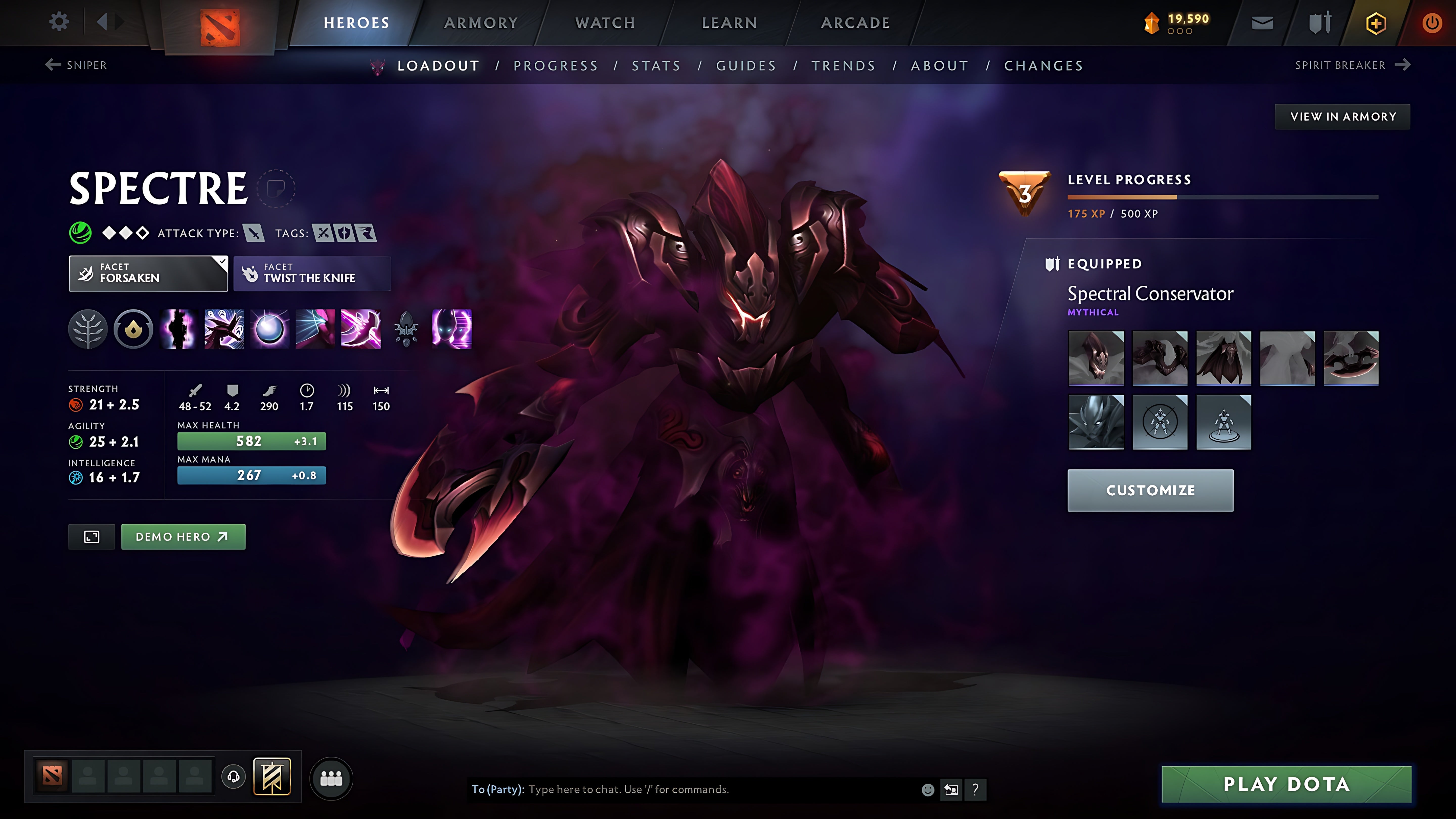Toggle chat target on the To (Party) label
This screenshot has width=1456, height=819.
(x=496, y=790)
